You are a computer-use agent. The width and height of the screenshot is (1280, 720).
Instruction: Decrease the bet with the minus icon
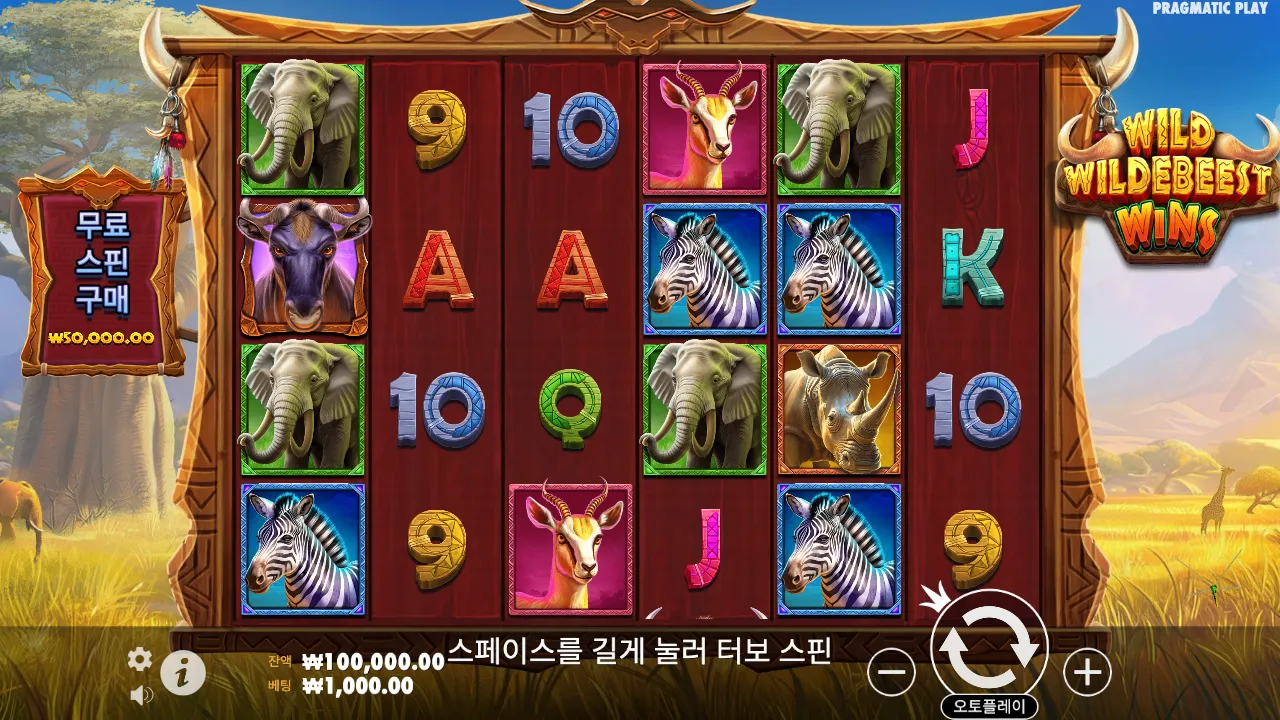(x=891, y=672)
